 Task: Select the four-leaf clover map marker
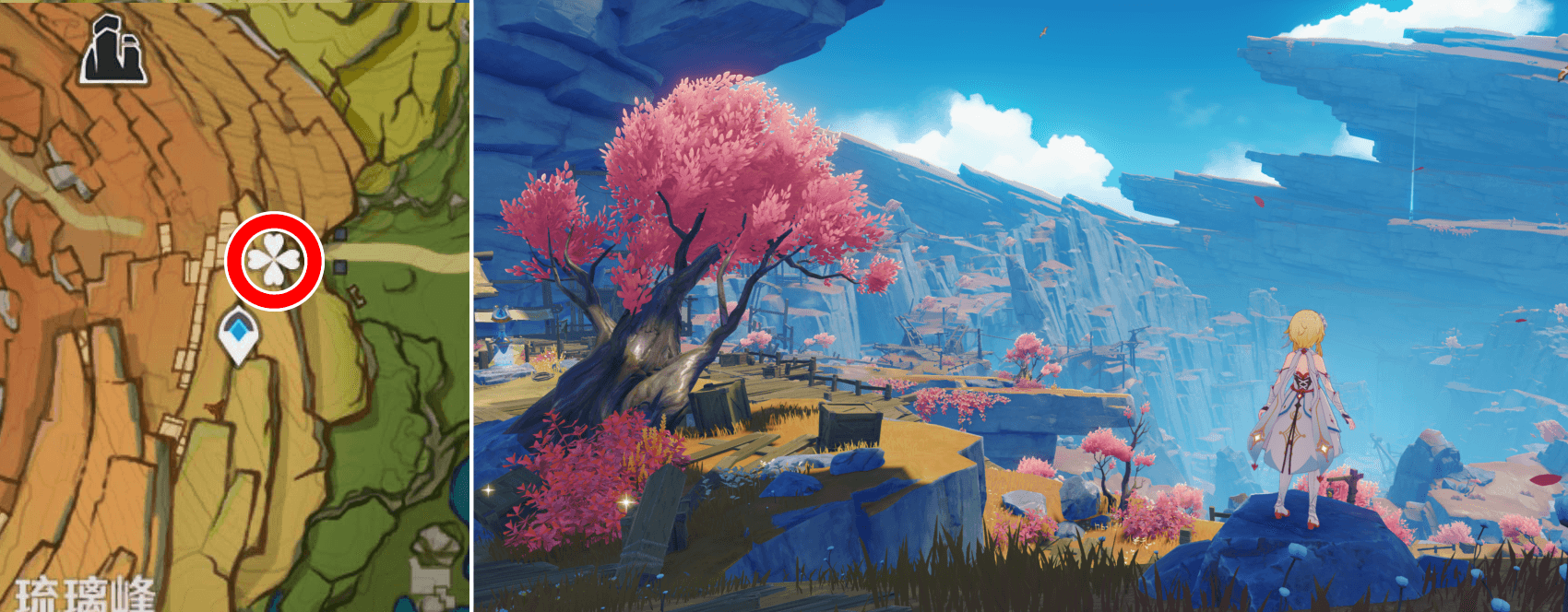coord(274,260)
